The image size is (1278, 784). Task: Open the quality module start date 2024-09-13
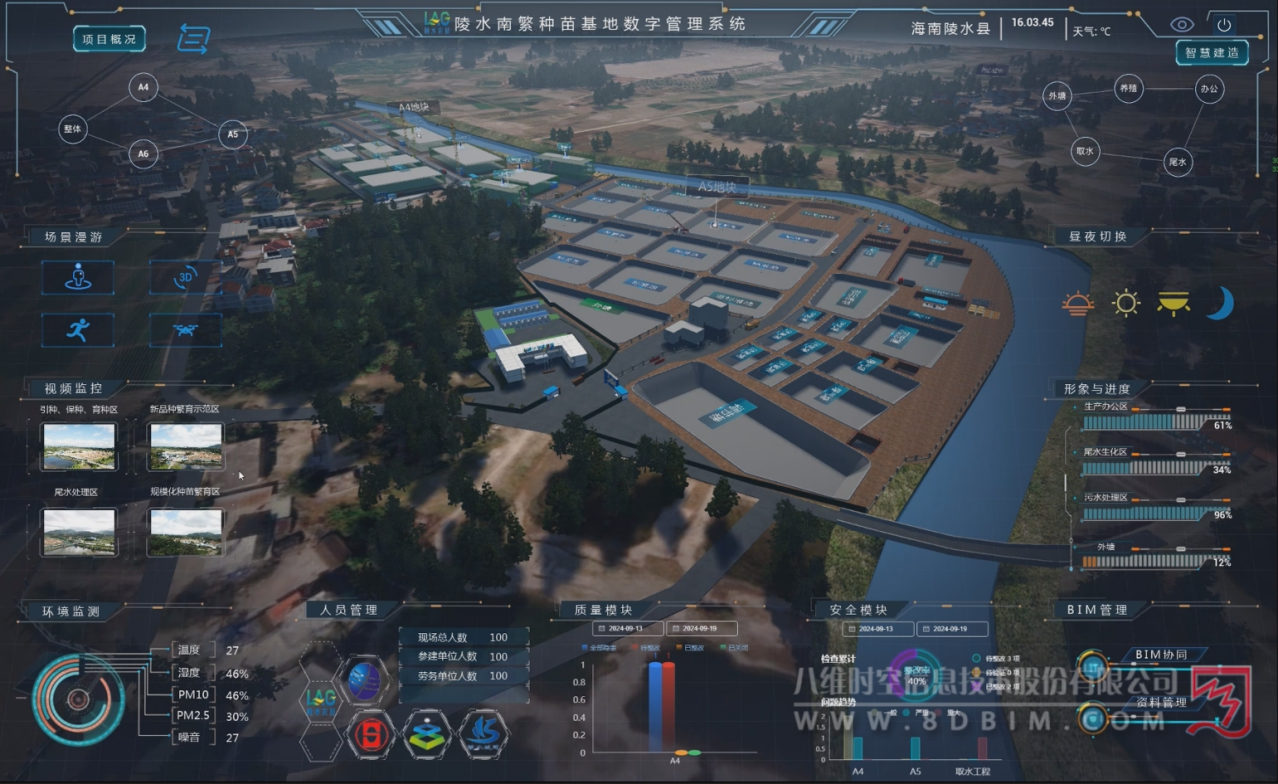tap(625, 629)
